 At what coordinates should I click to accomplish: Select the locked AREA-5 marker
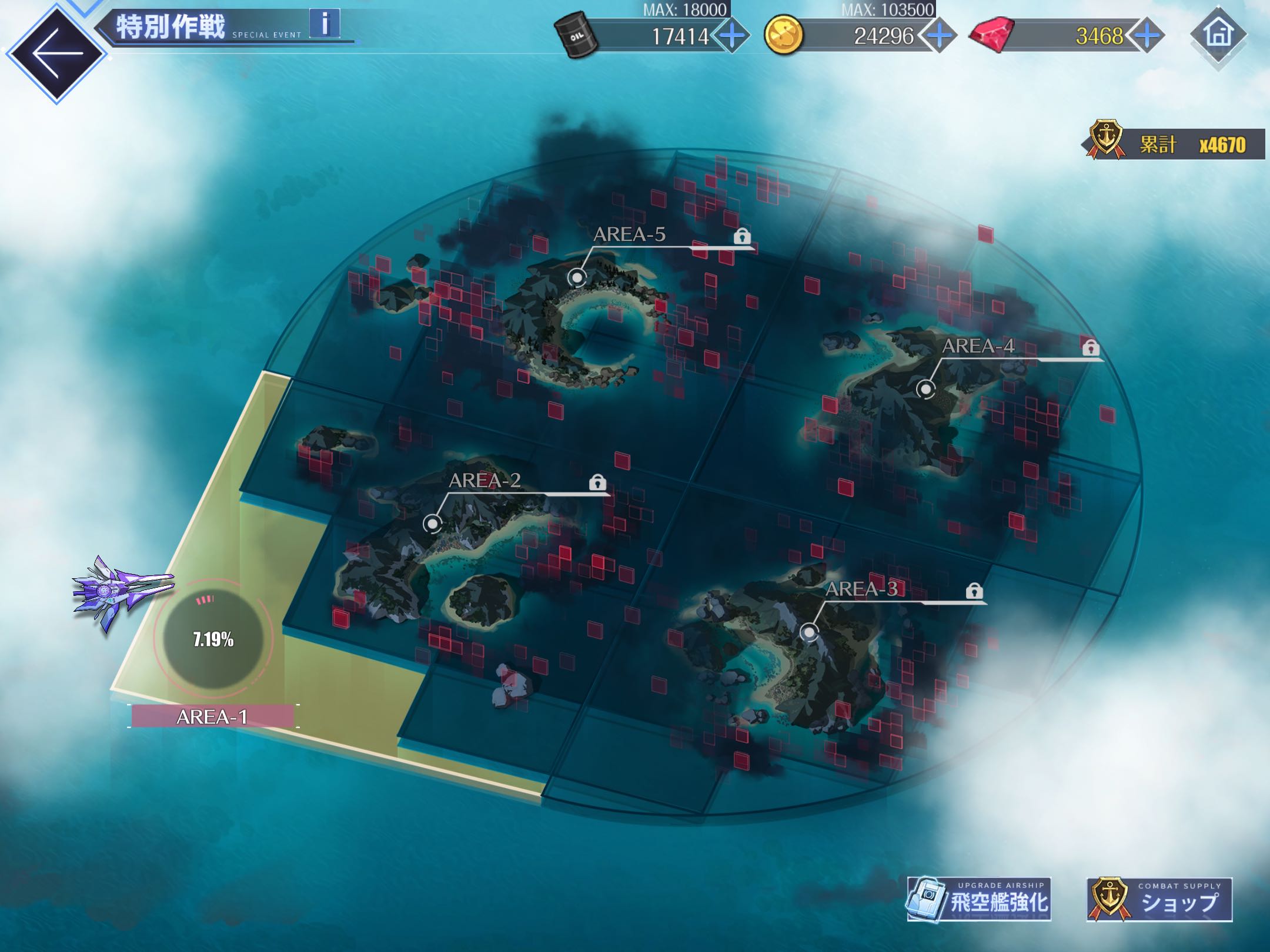click(x=577, y=277)
